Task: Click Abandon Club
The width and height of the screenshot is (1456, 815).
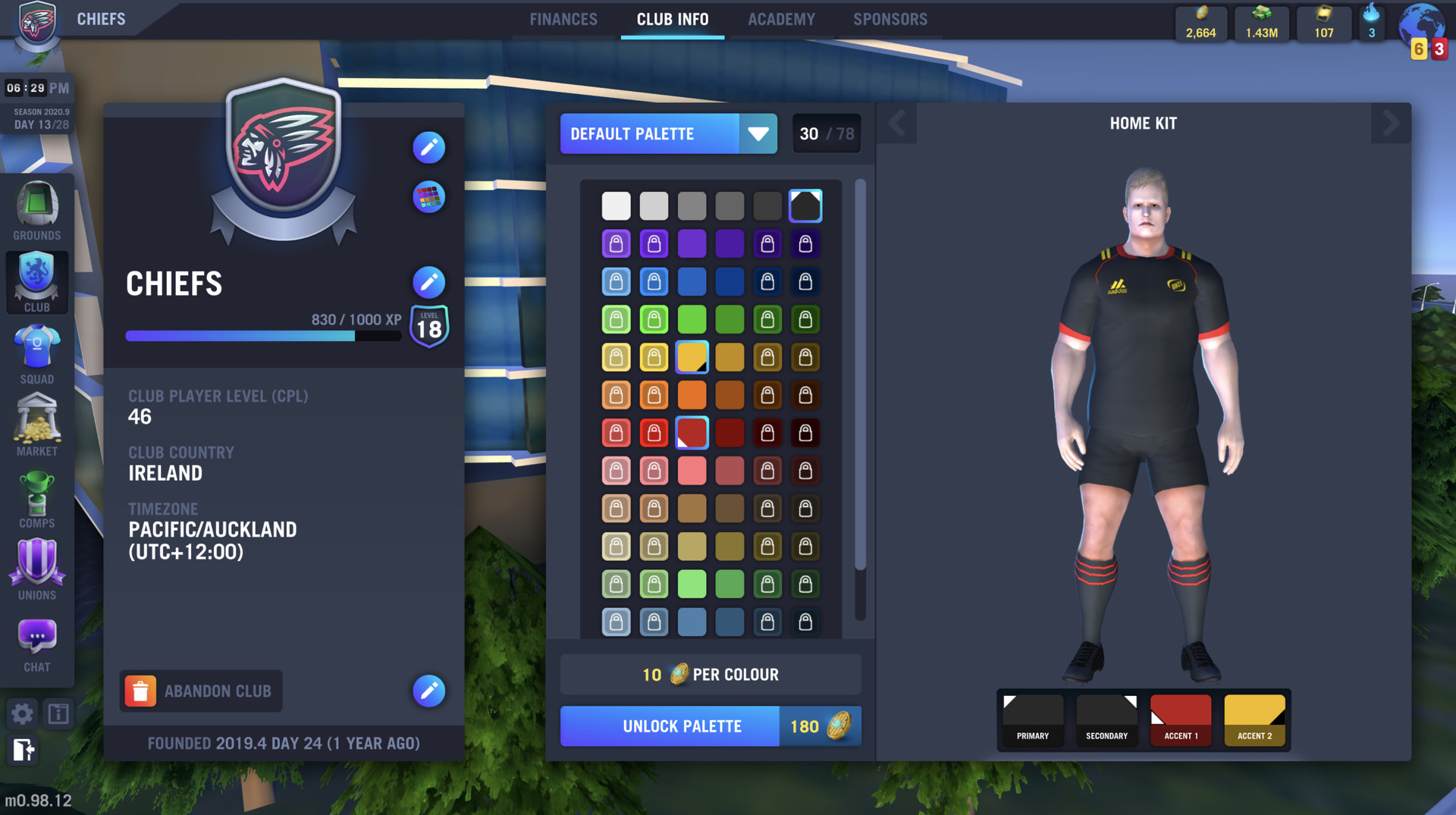Action: (x=200, y=691)
